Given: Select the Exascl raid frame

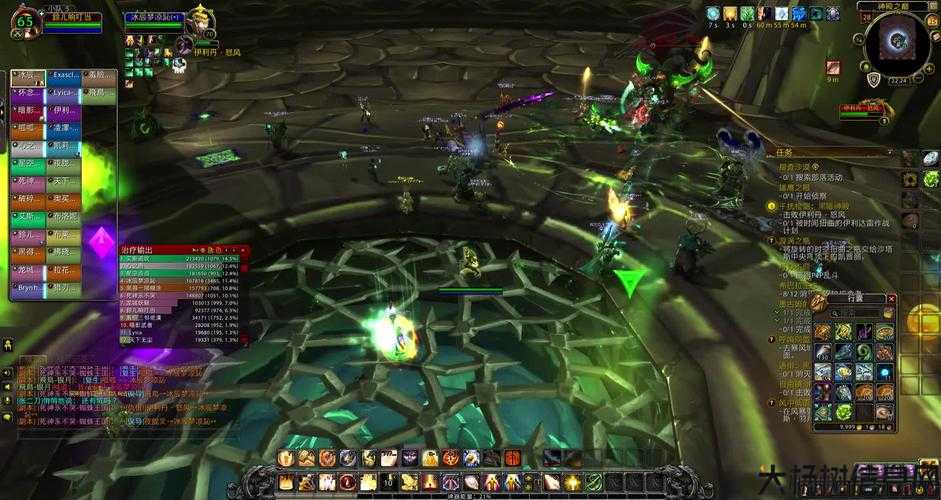Looking at the screenshot, I should point(66,75).
